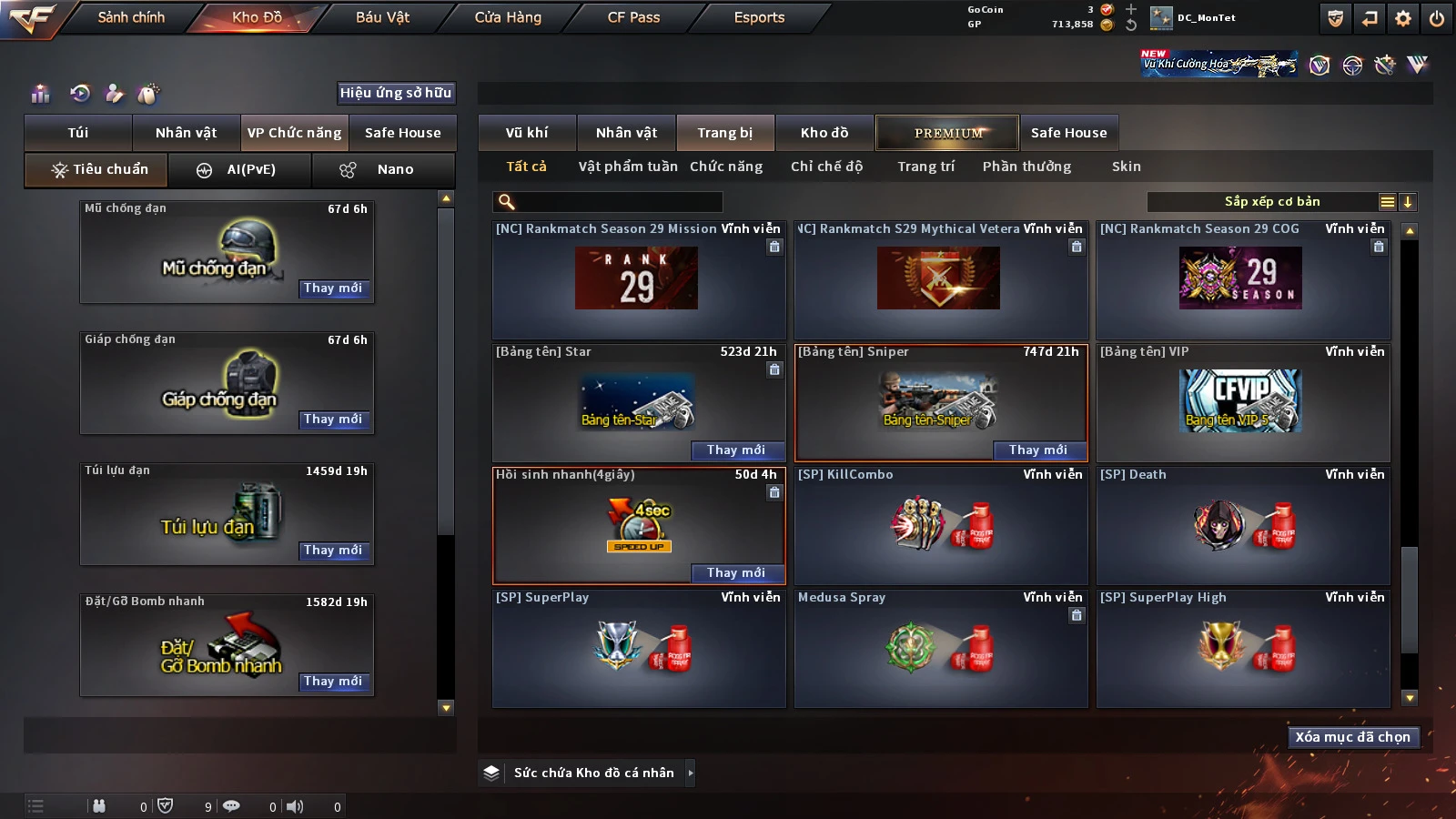1456x819 pixels.
Task: Open the gear settings icon
Action: pyautogui.click(x=1403, y=18)
